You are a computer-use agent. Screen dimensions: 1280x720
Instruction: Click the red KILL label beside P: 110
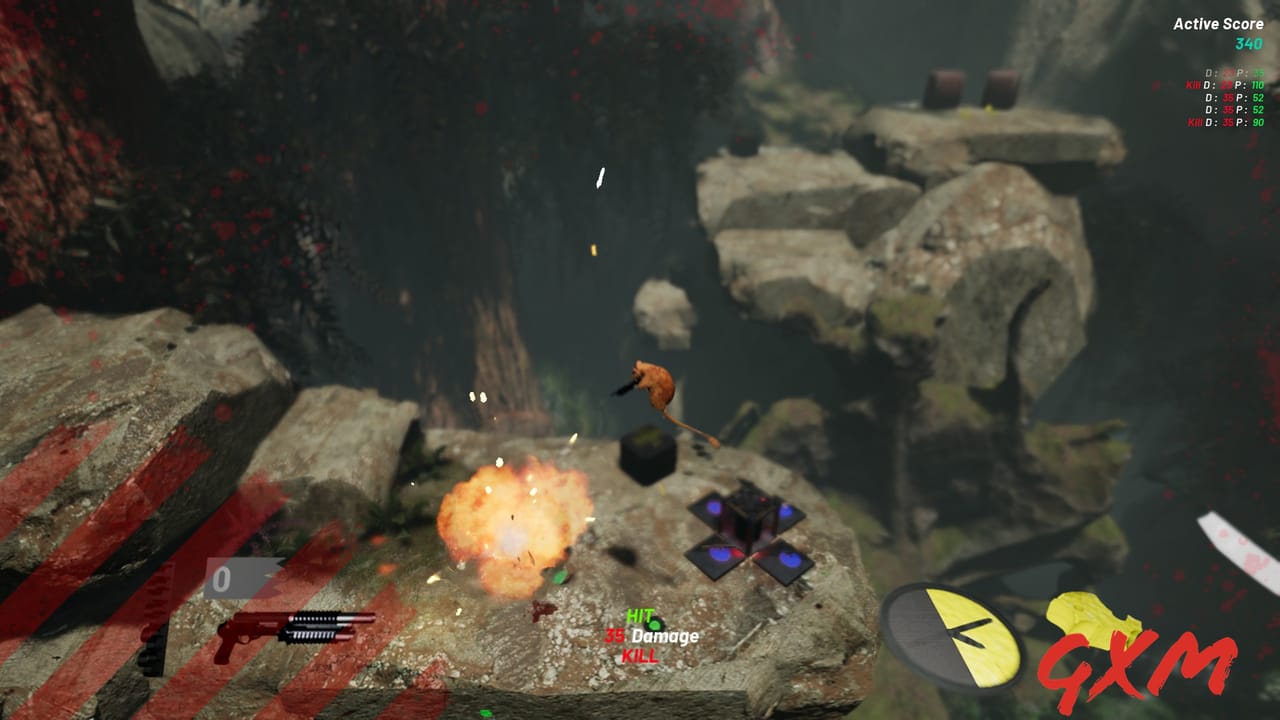tap(1193, 86)
